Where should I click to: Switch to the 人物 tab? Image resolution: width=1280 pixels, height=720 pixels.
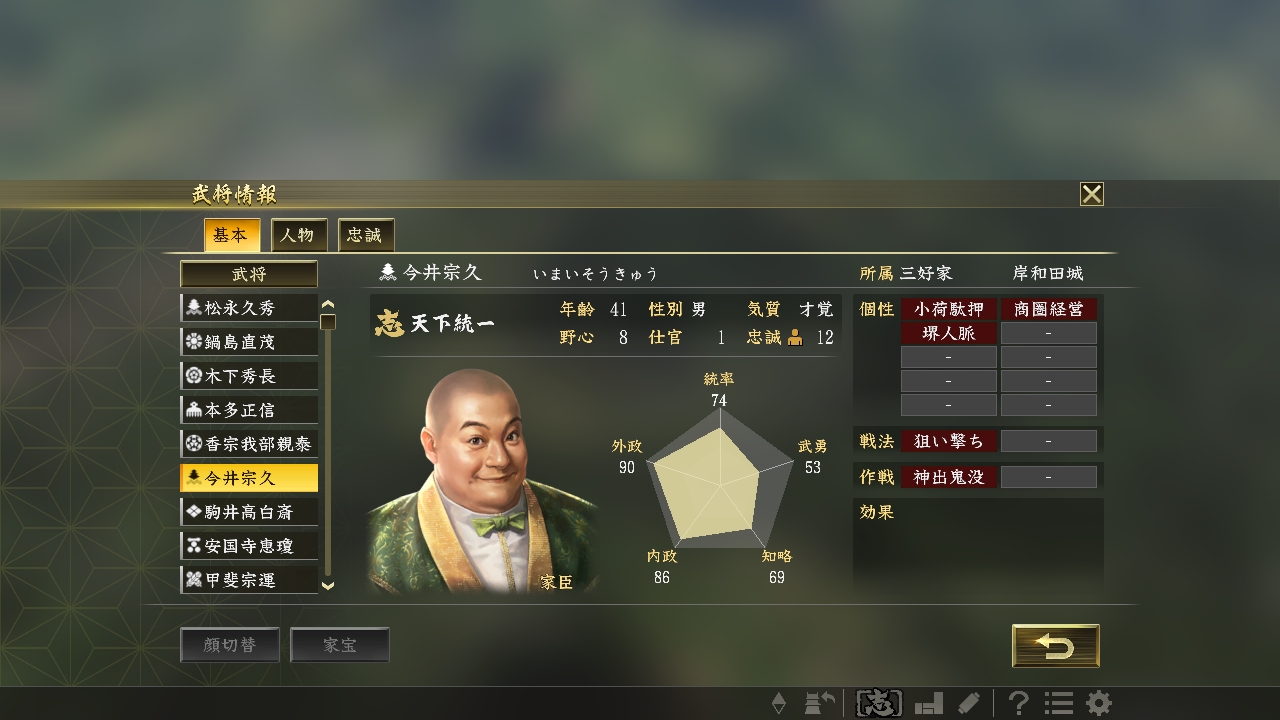point(298,235)
